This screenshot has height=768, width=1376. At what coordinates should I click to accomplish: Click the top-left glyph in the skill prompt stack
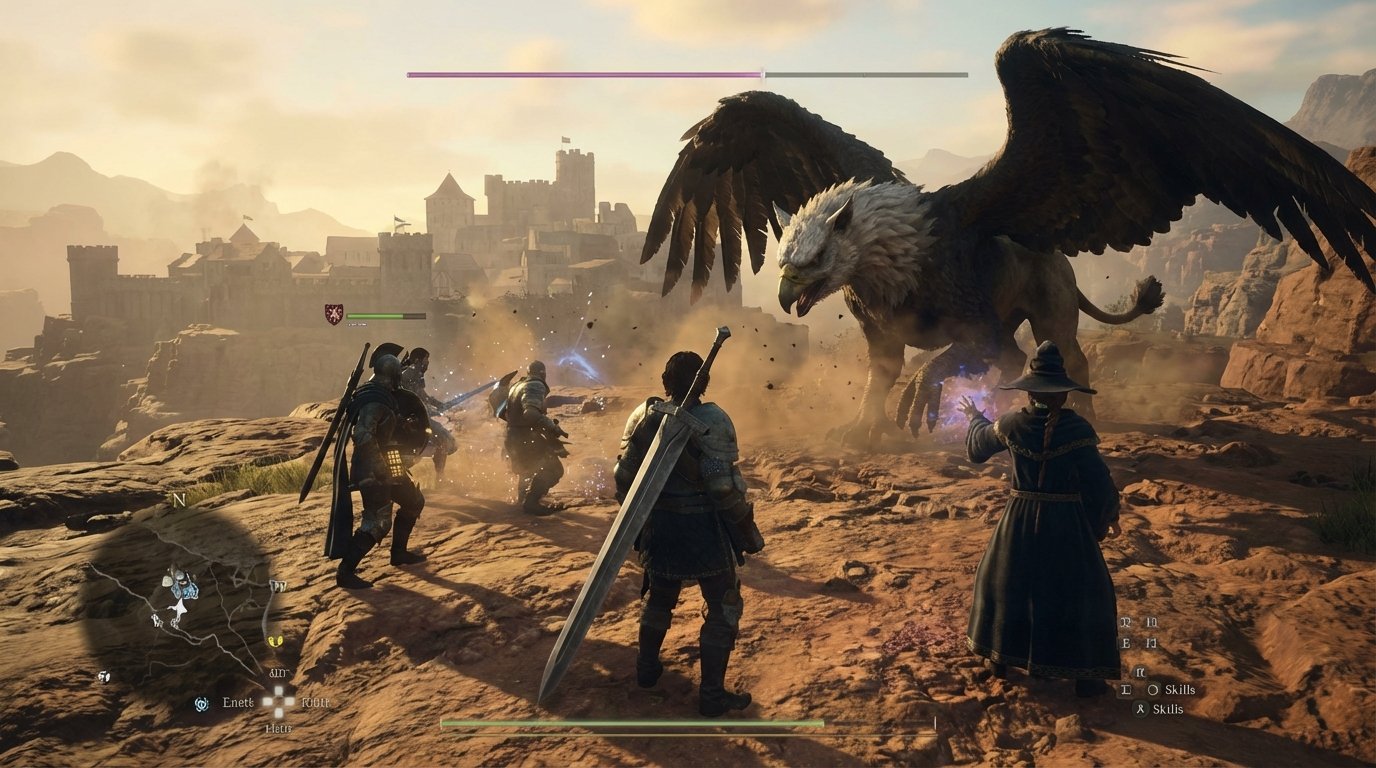tap(1126, 622)
